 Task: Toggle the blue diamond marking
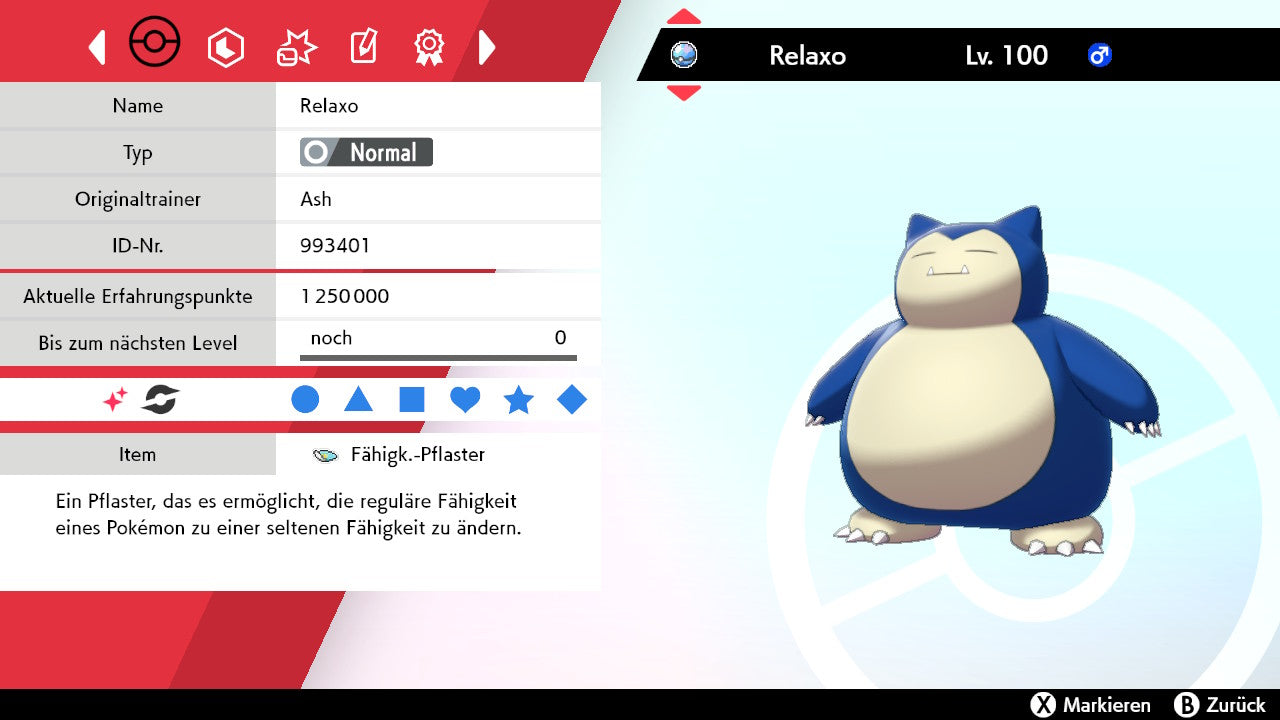click(x=572, y=400)
